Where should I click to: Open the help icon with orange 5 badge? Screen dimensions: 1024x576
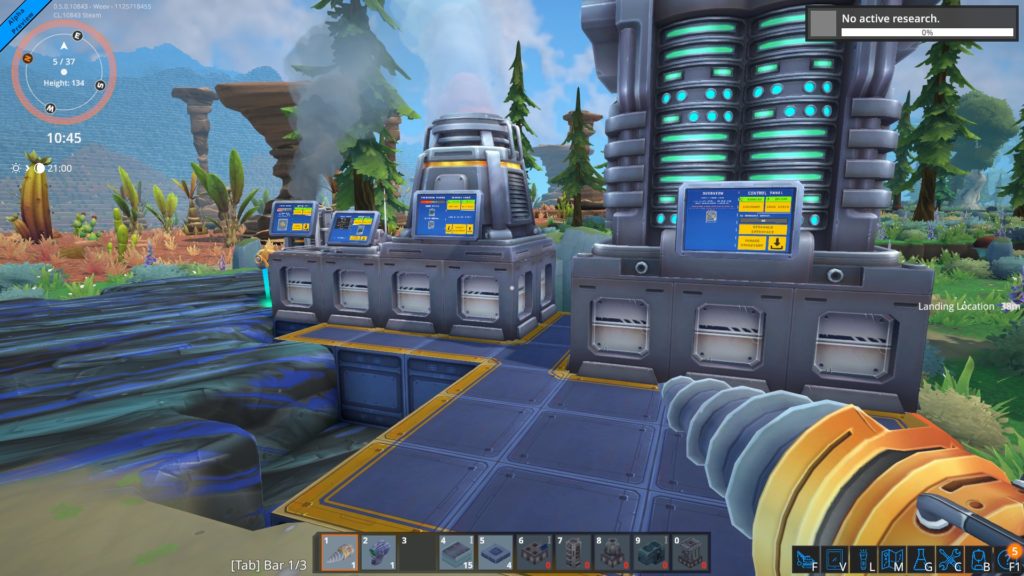pos(1007,558)
